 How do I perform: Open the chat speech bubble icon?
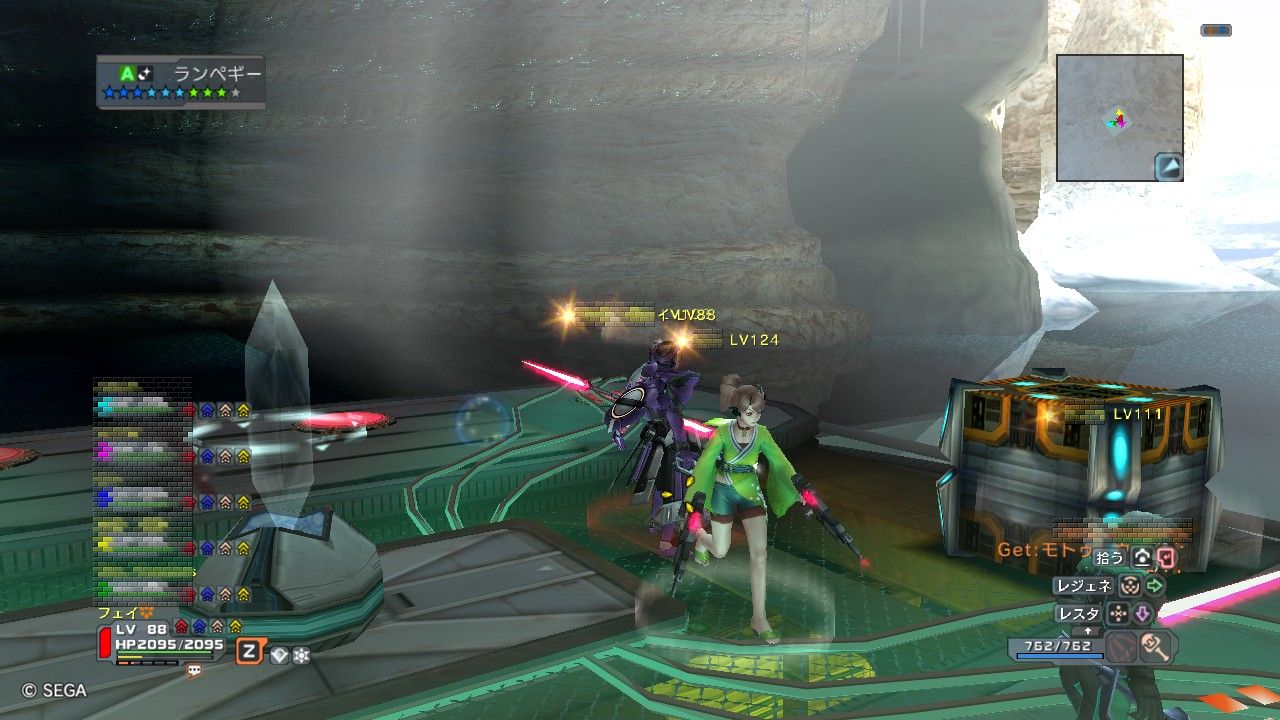tap(194, 671)
